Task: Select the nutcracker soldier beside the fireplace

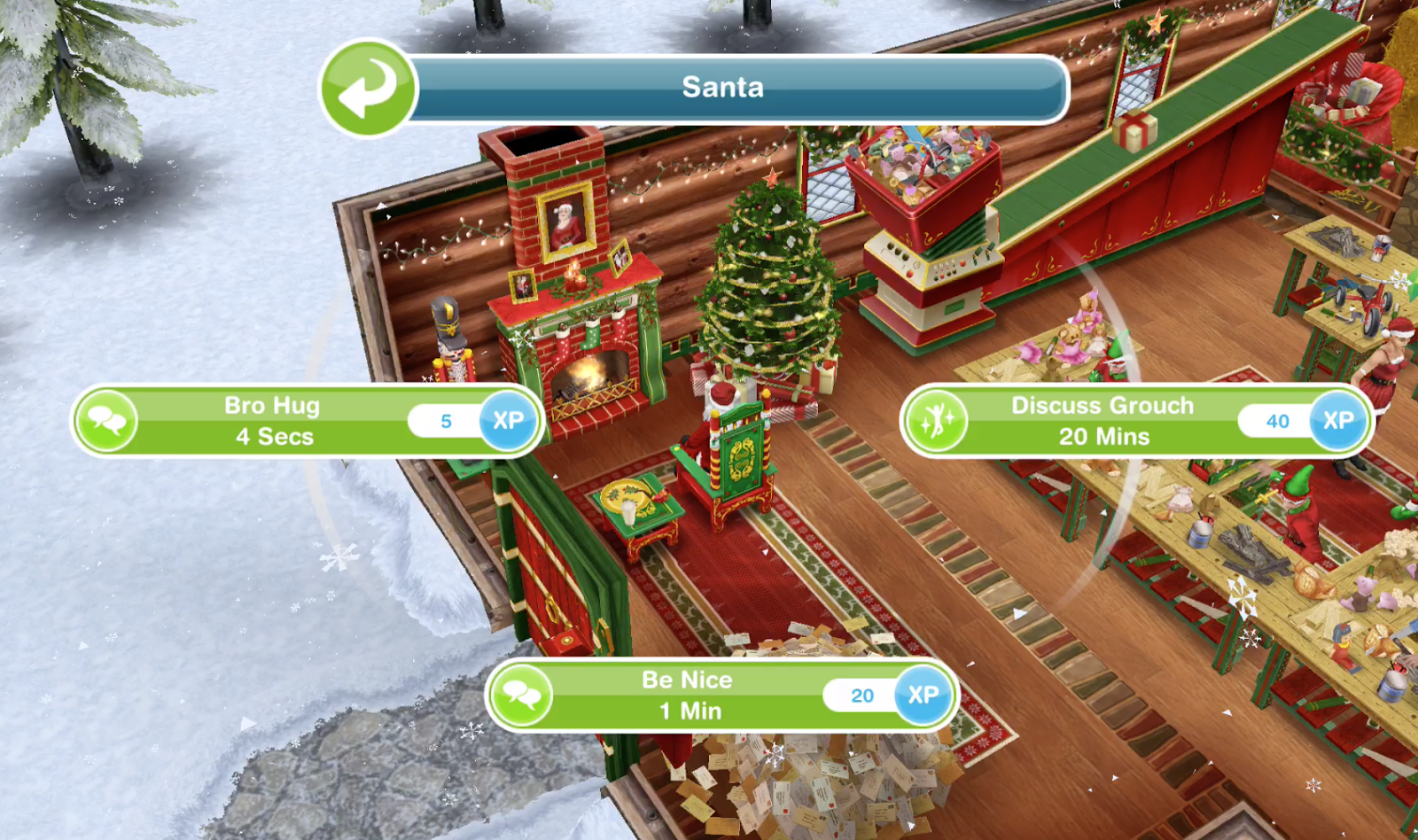Action: click(x=450, y=354)
